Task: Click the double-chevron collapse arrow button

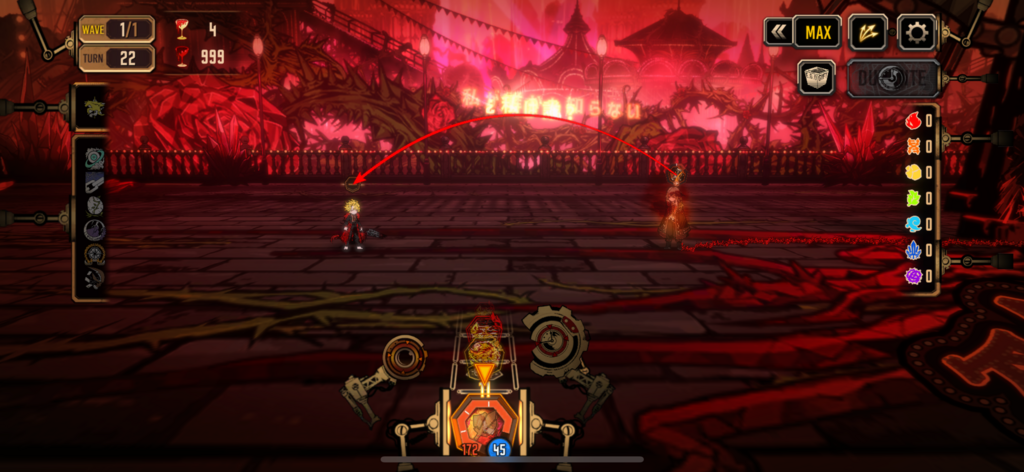Action: click(777, 32)
